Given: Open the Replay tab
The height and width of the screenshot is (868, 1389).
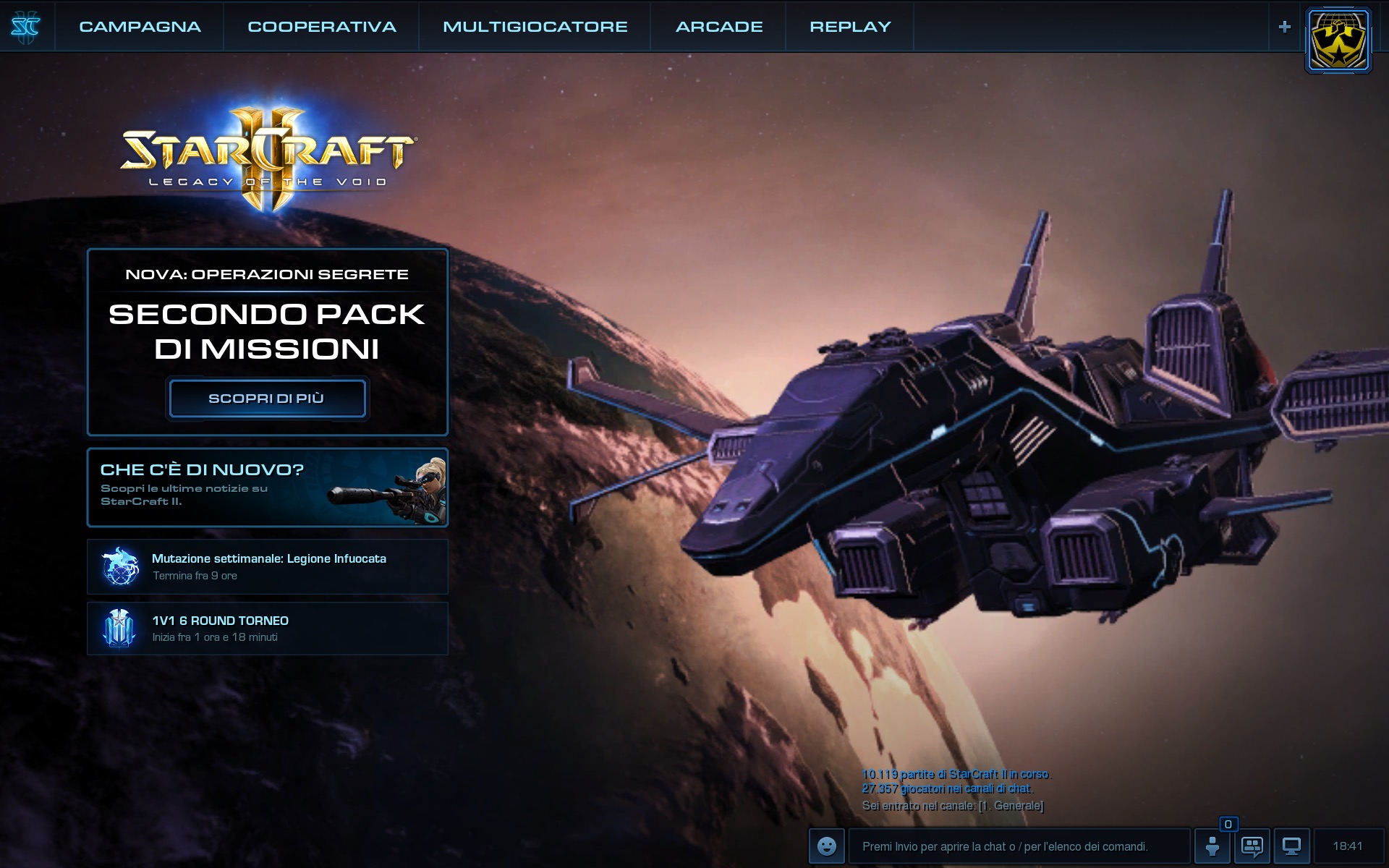Looking at the screenshot, I should pos(850,27).
